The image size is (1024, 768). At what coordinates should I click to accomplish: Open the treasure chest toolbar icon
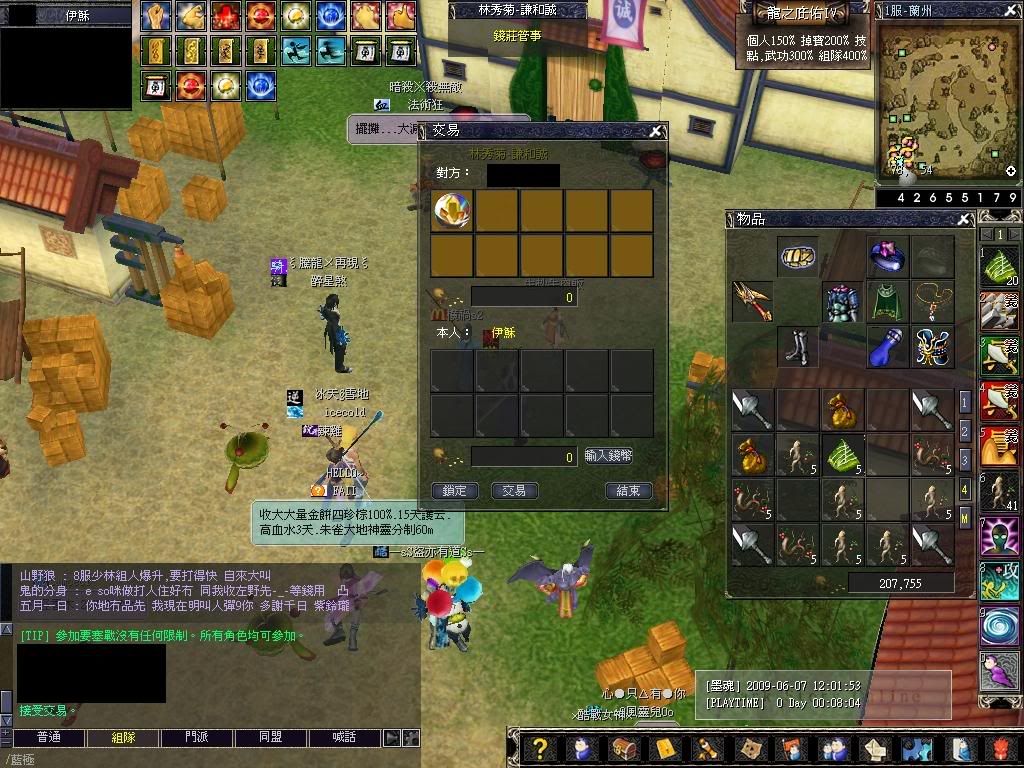(622, 748)
